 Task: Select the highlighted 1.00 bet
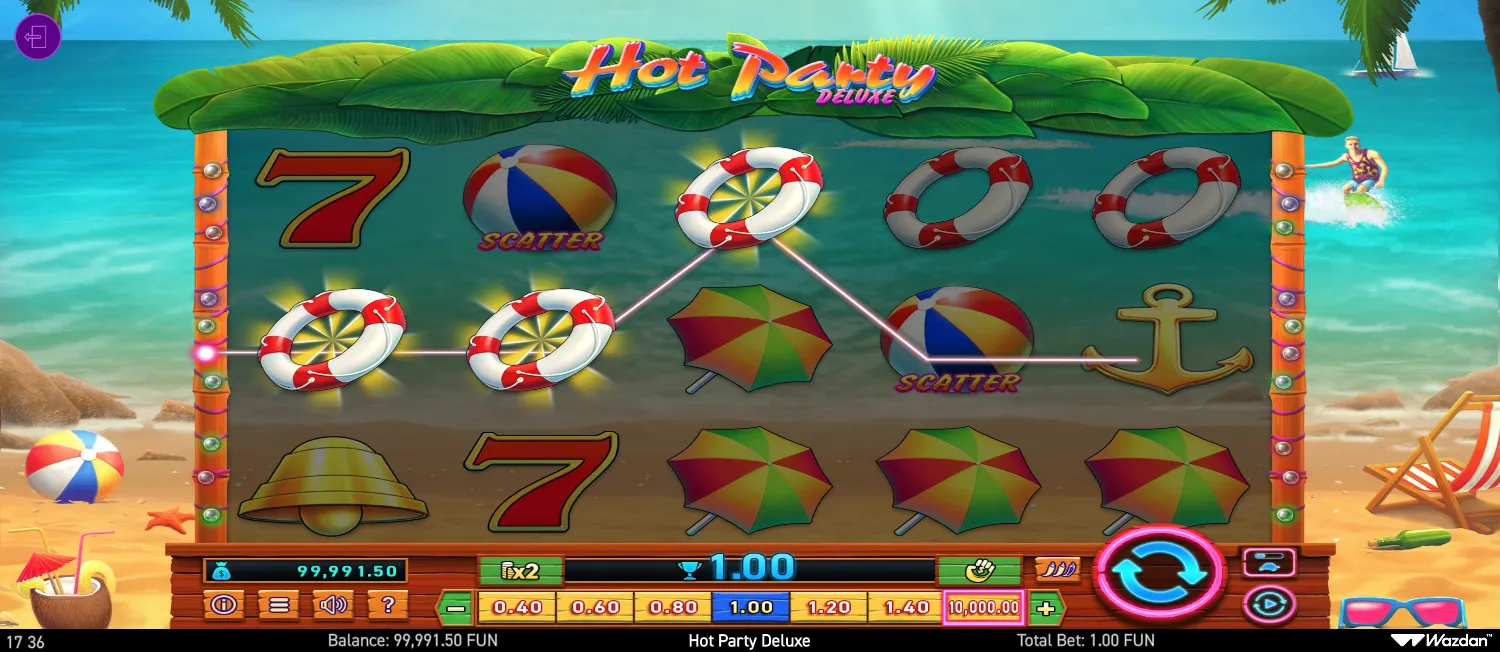[751, 607]
